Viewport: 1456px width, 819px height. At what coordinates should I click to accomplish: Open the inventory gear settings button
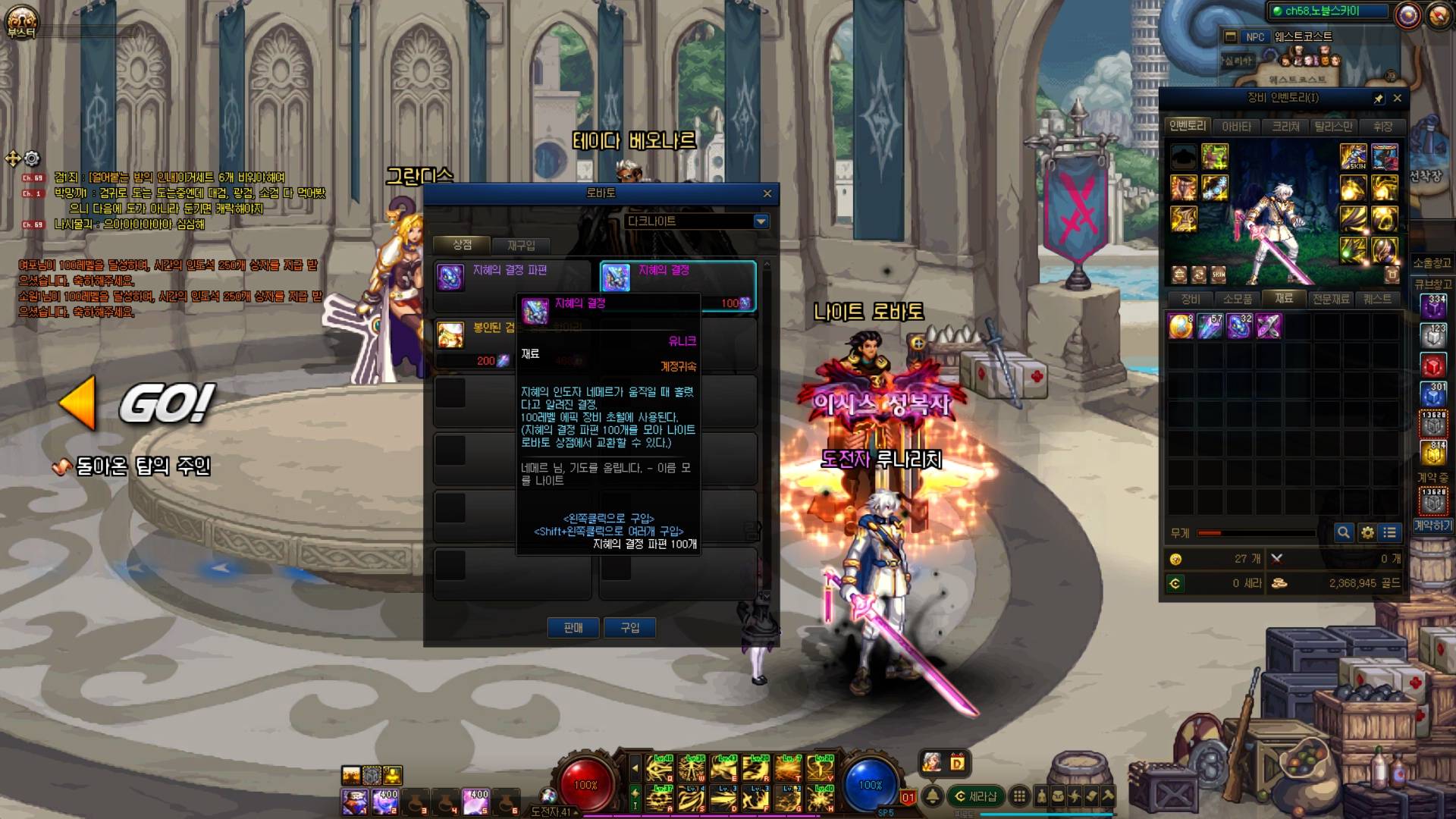pyautogui.click(x=1367, y=532)
